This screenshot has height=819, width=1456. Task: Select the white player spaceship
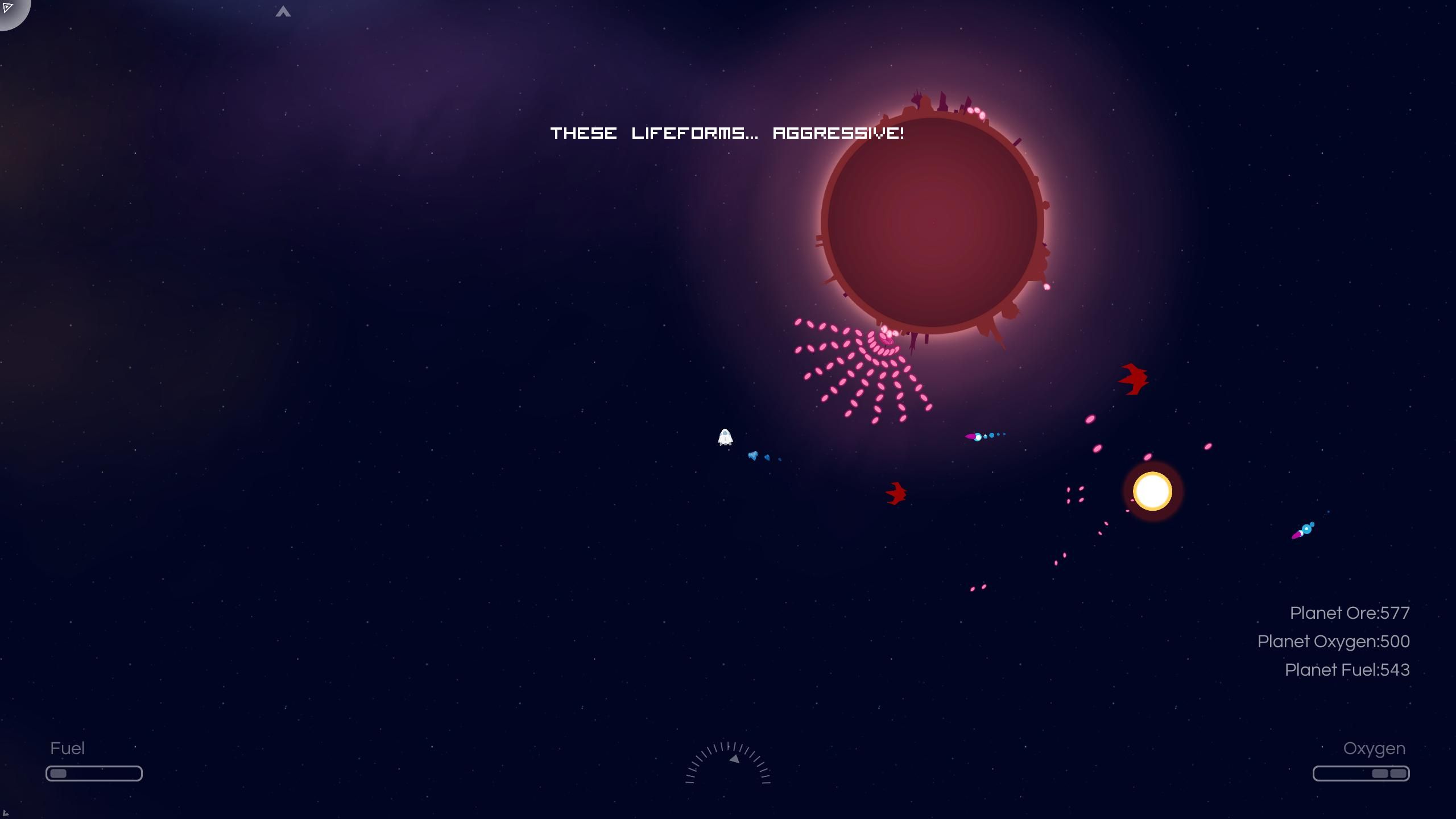click(x=724, y=438)
